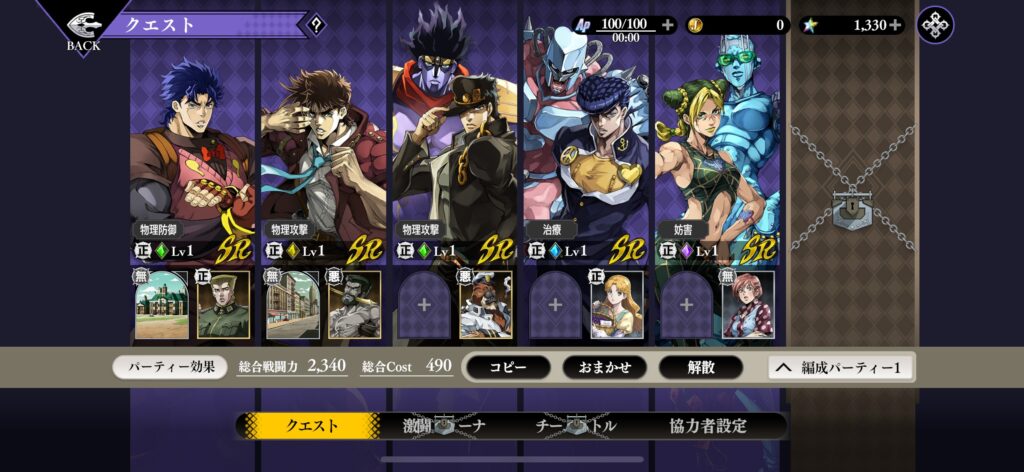Select the military officer support card

tap(224, 305)
